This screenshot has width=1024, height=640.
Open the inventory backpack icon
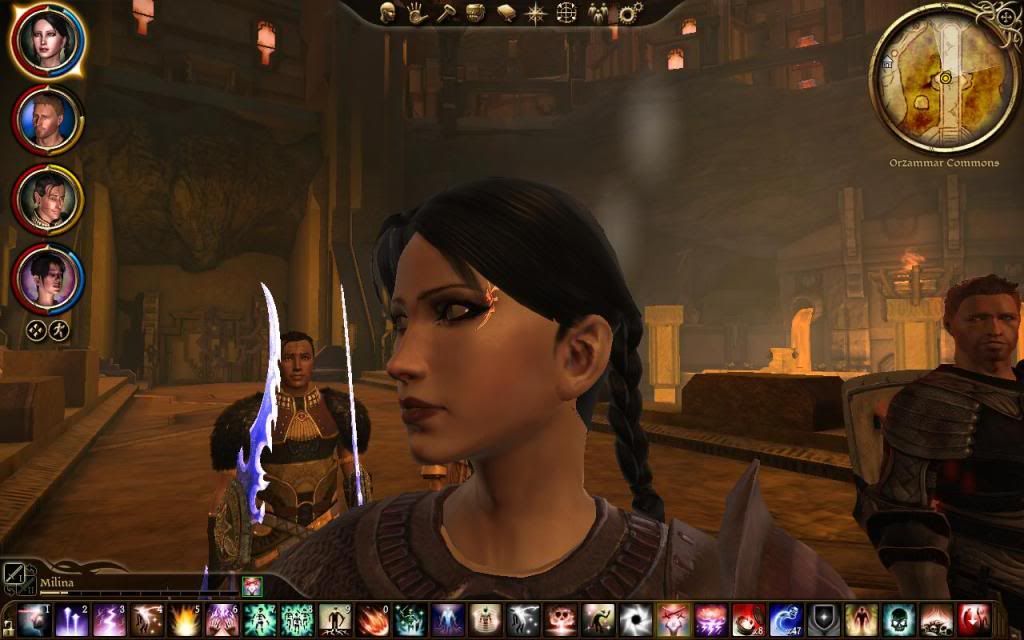pyautogui.click(x=476, y=12)
